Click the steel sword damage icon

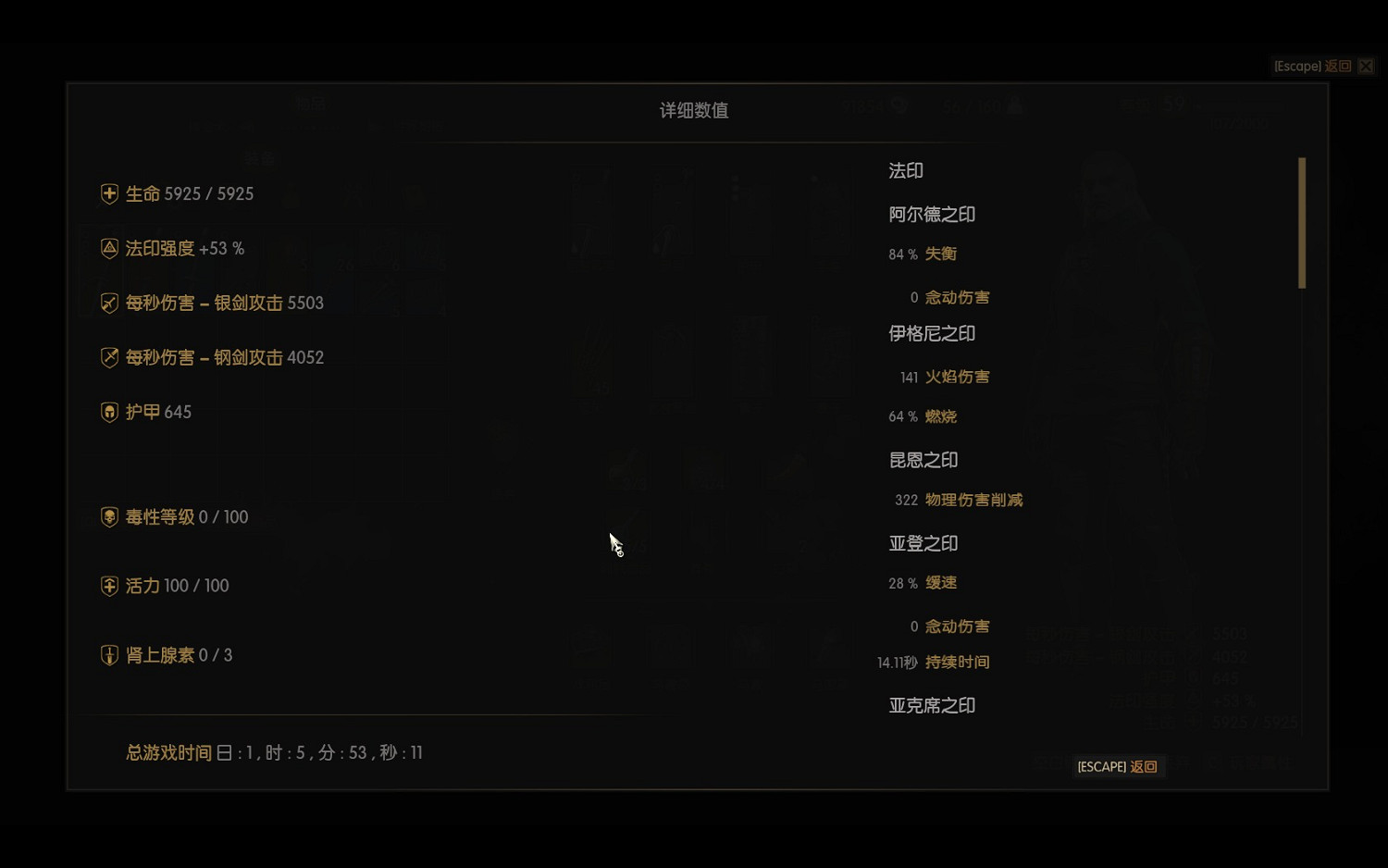[108, 357]
